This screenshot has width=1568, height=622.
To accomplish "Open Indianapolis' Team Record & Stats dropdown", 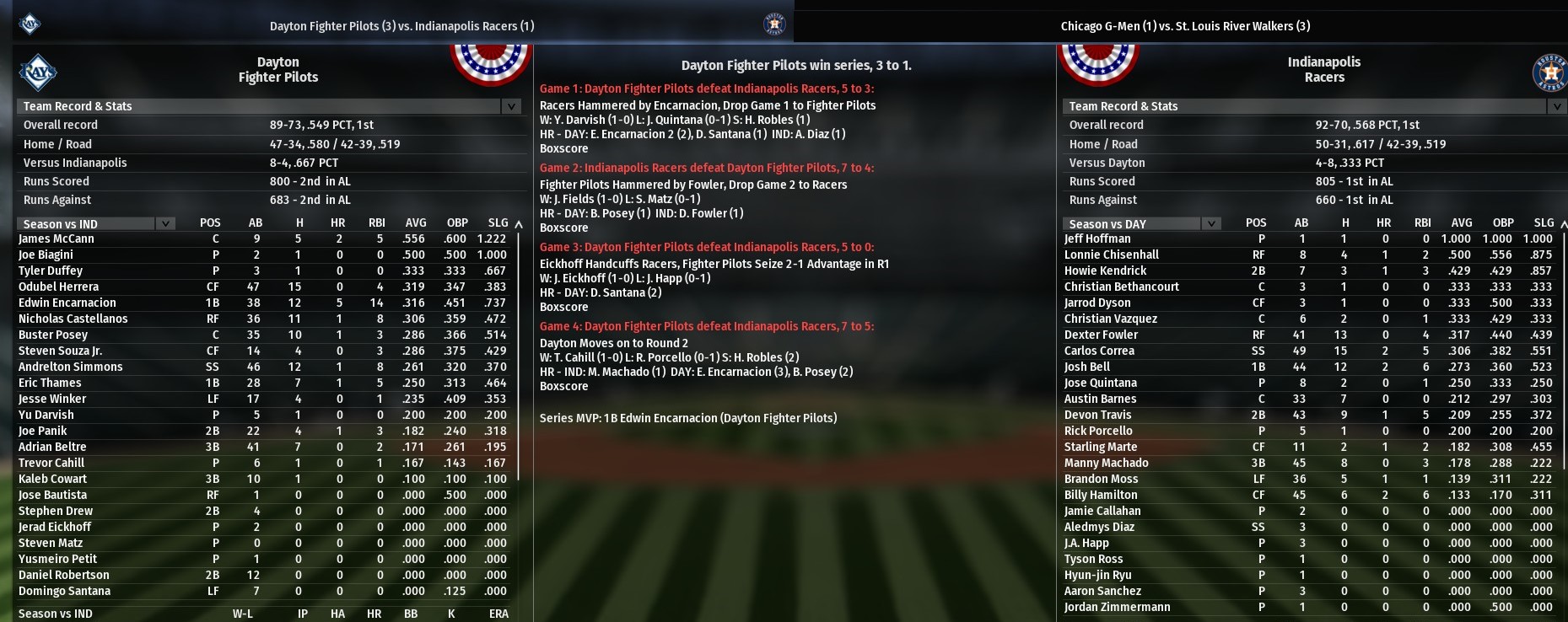I will (x=1556, y=106).
